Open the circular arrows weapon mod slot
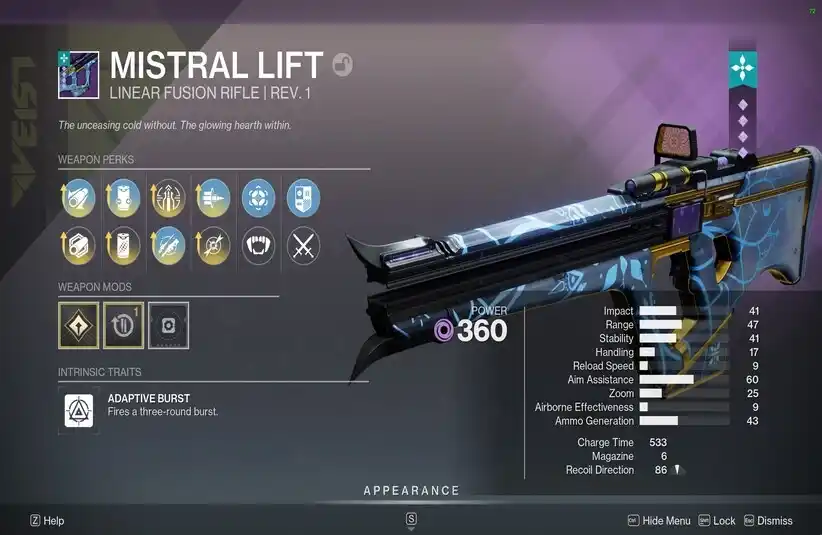The image size is (822, 535). tap(123, 327)
